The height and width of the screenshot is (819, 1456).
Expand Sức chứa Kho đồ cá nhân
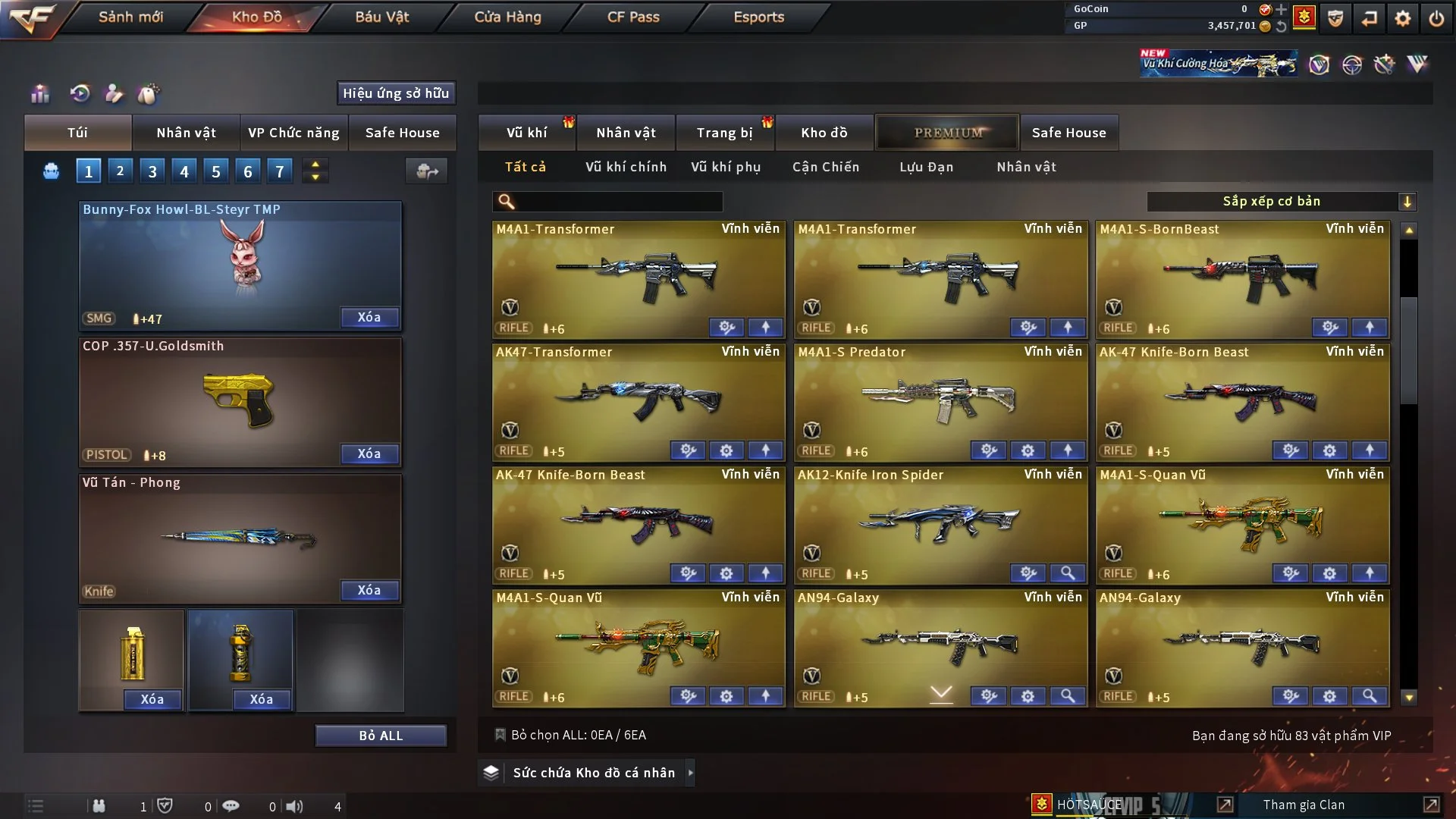pos(593,773)
